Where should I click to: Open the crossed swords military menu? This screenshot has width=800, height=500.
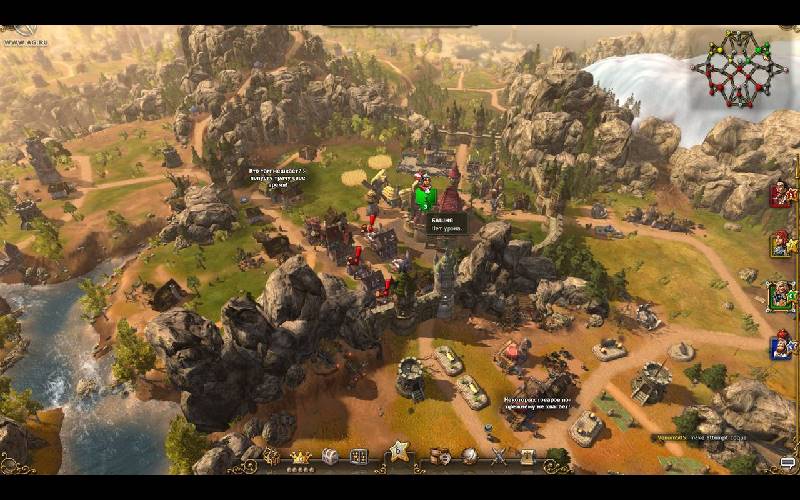pyautogui.click(x=498, y=457)
